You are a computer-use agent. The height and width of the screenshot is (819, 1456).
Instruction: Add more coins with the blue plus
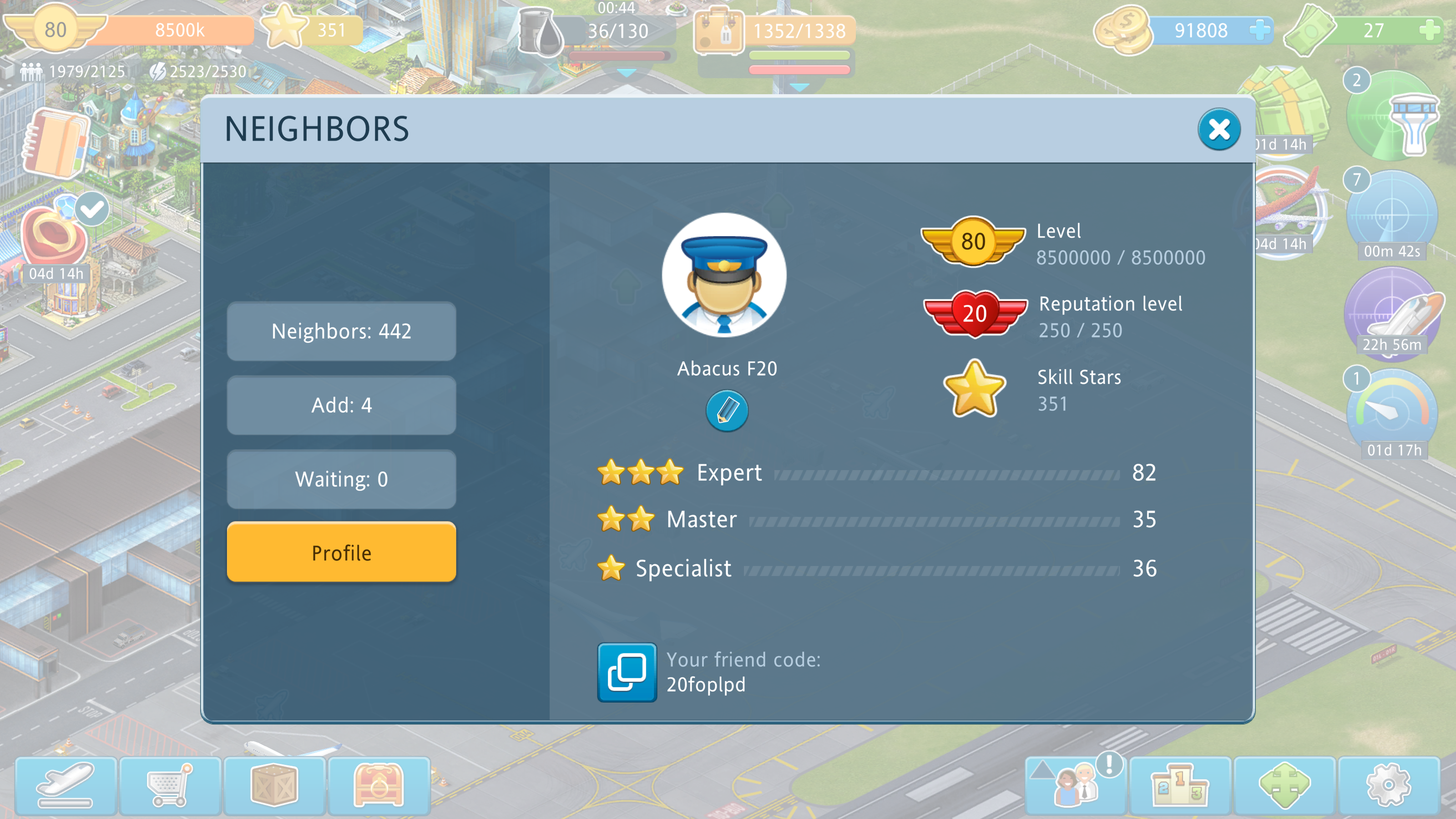(x=1259, y=30)
